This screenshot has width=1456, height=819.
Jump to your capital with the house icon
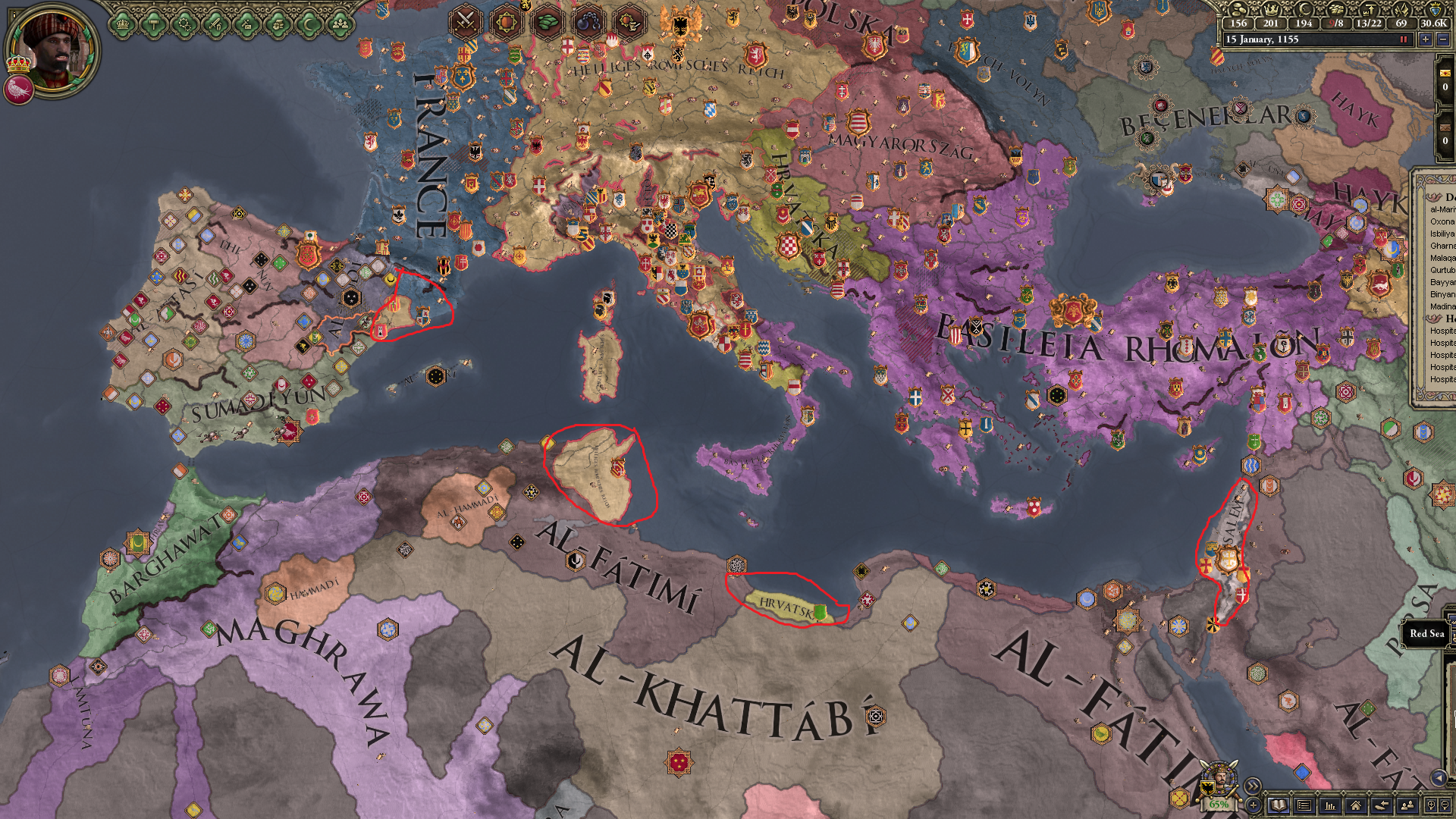(1355, 806)
